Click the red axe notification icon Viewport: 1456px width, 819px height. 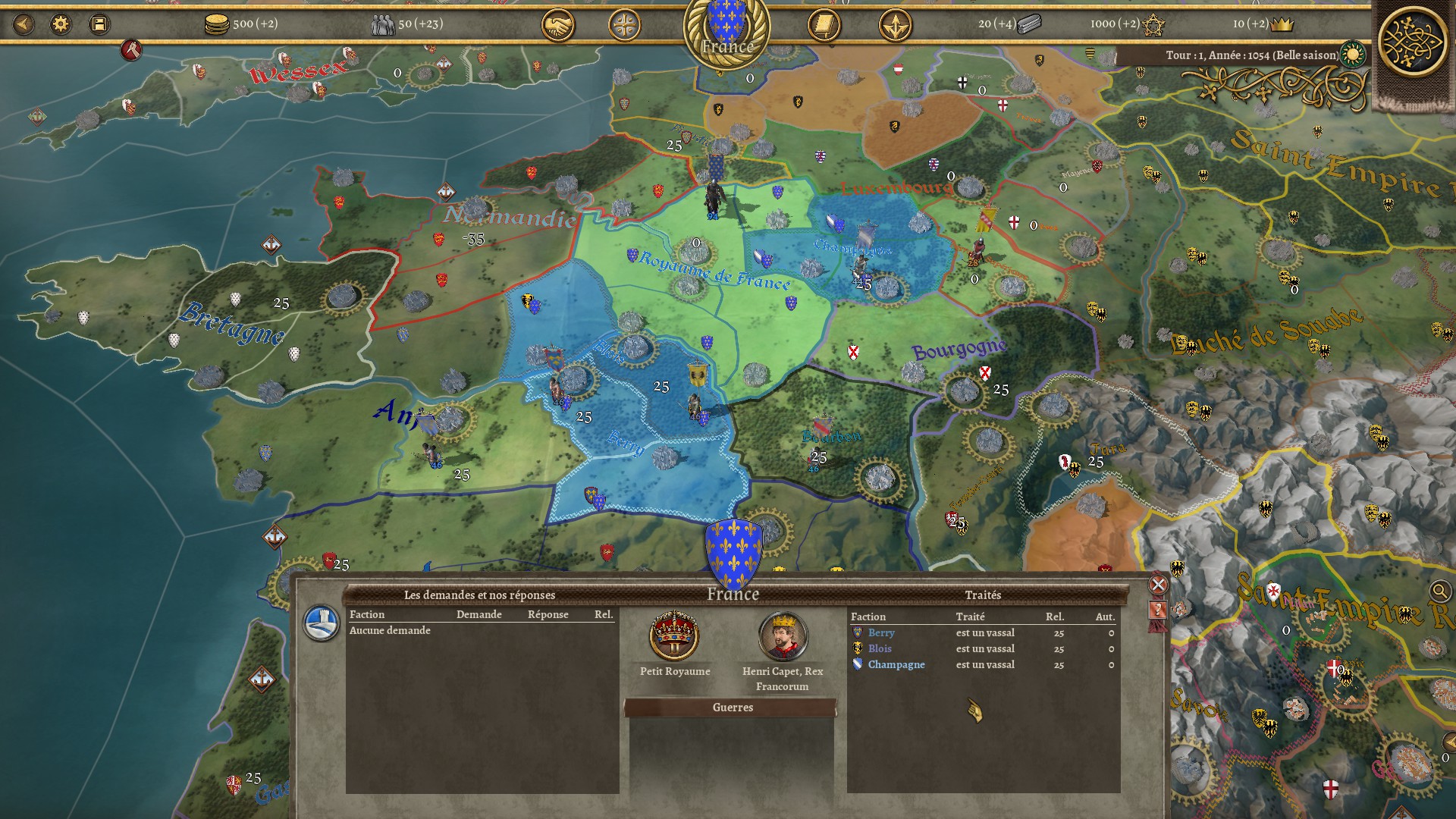point(131,51)
